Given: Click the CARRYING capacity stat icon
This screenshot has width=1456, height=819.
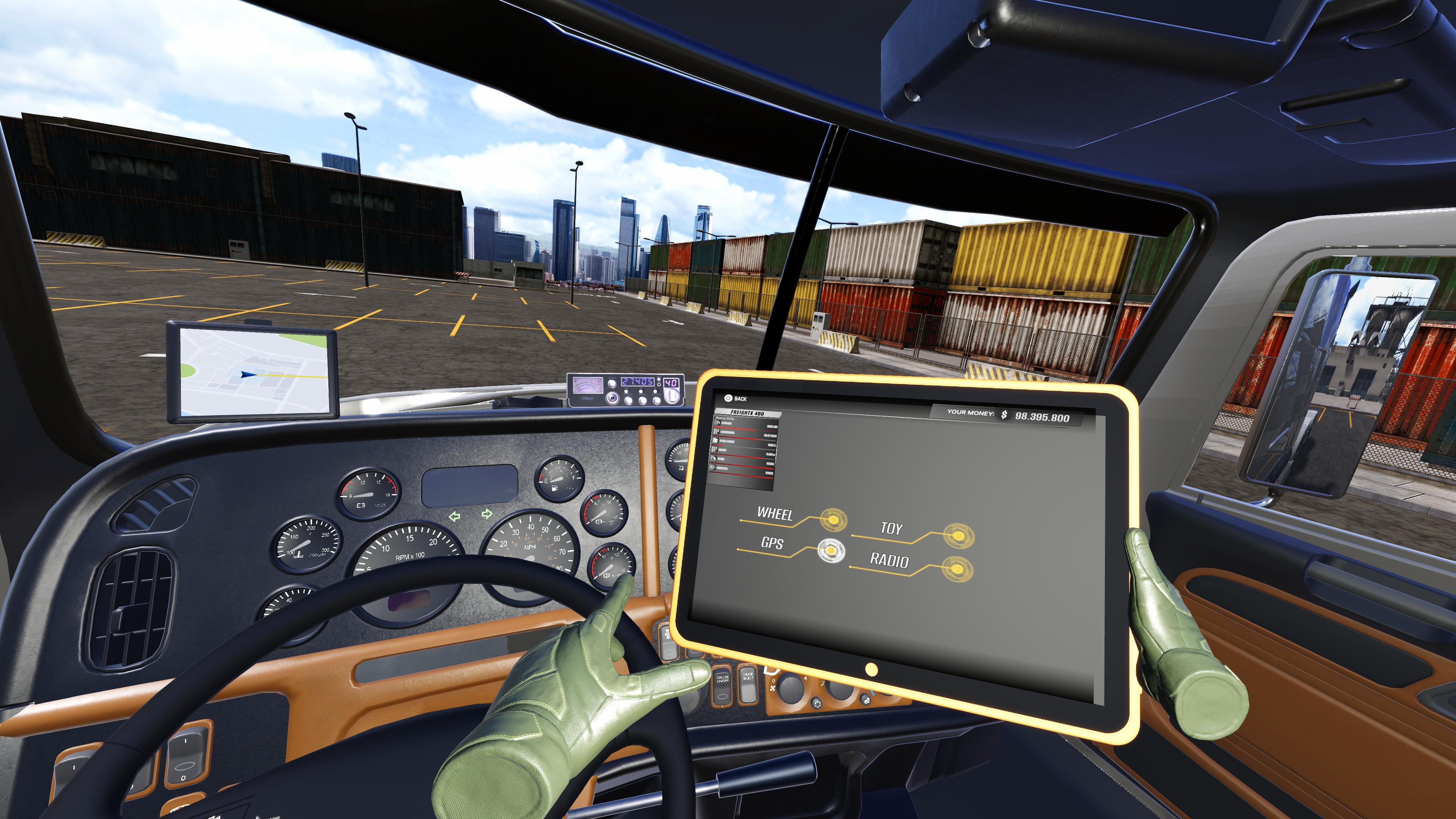Looking at the screenshot, I should coord(717,431).
